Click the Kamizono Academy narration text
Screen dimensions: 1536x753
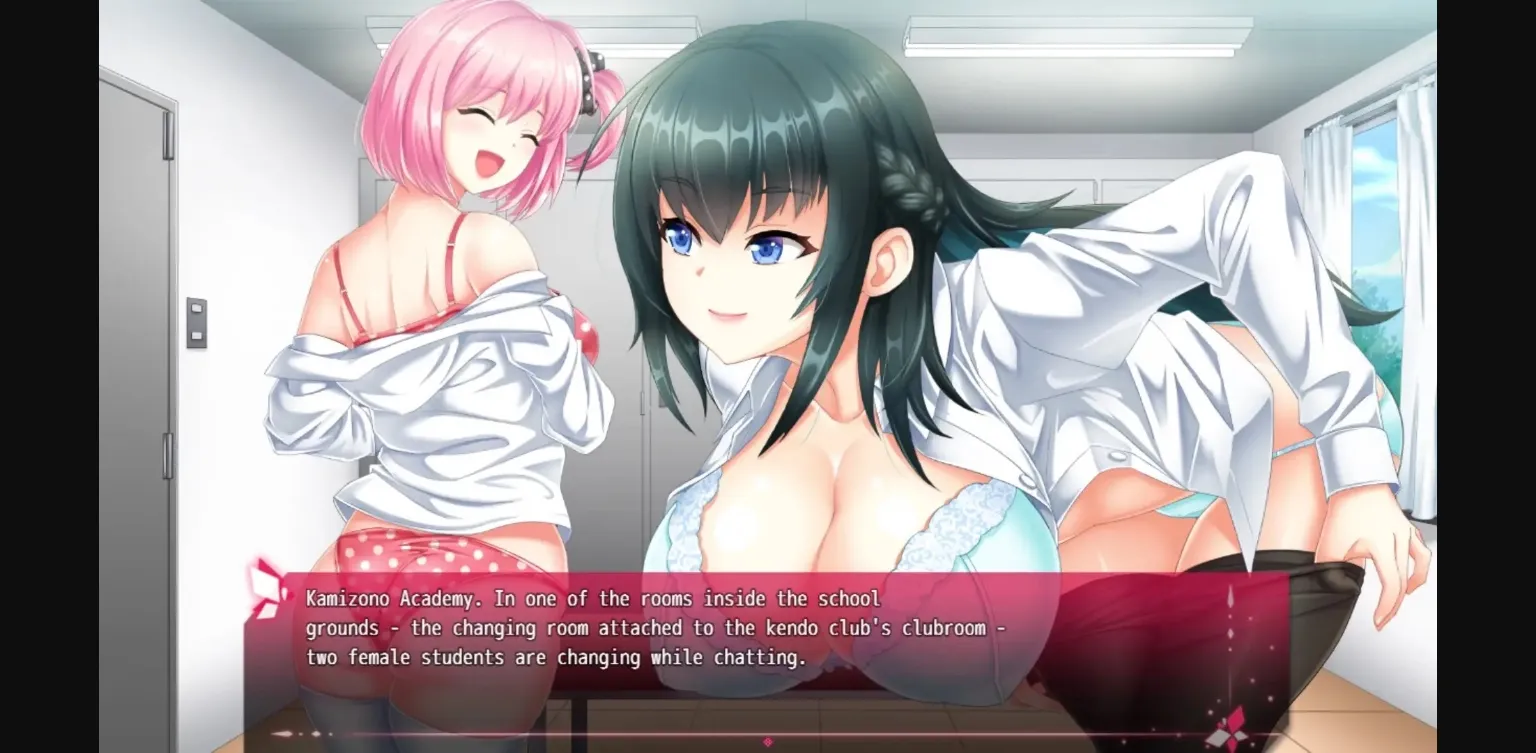click(593, 599)
